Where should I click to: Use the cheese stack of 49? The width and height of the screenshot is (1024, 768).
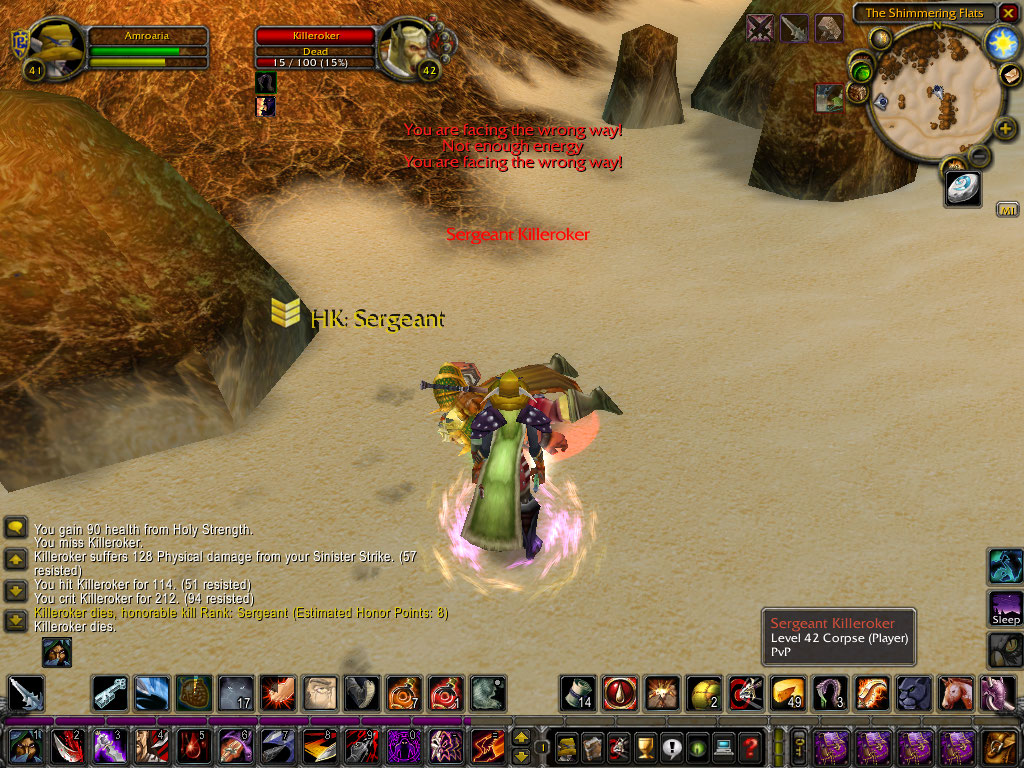[x=785, y=693]
